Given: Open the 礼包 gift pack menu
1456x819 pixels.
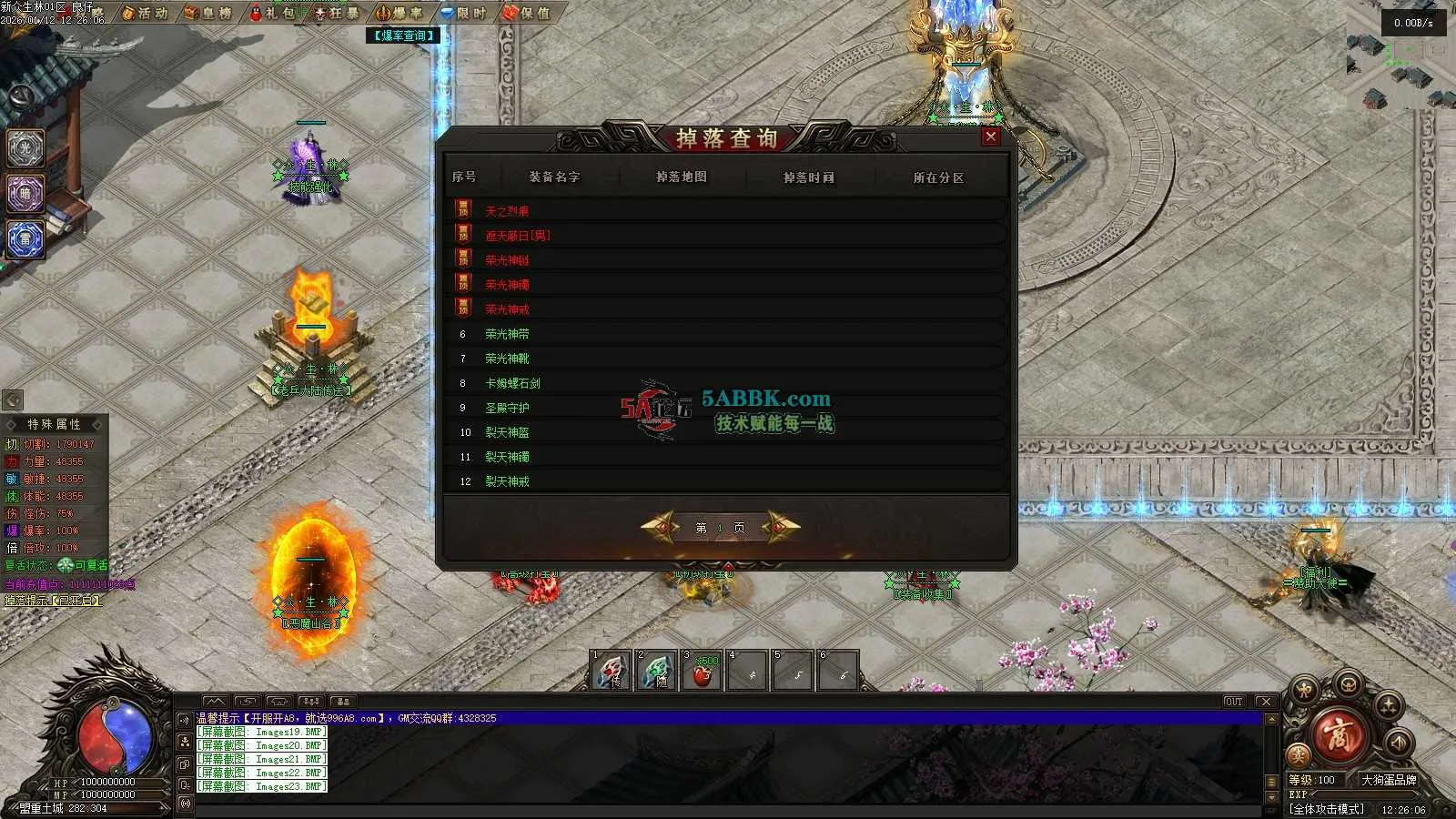Looking at the screenshot, I should 272,13.
